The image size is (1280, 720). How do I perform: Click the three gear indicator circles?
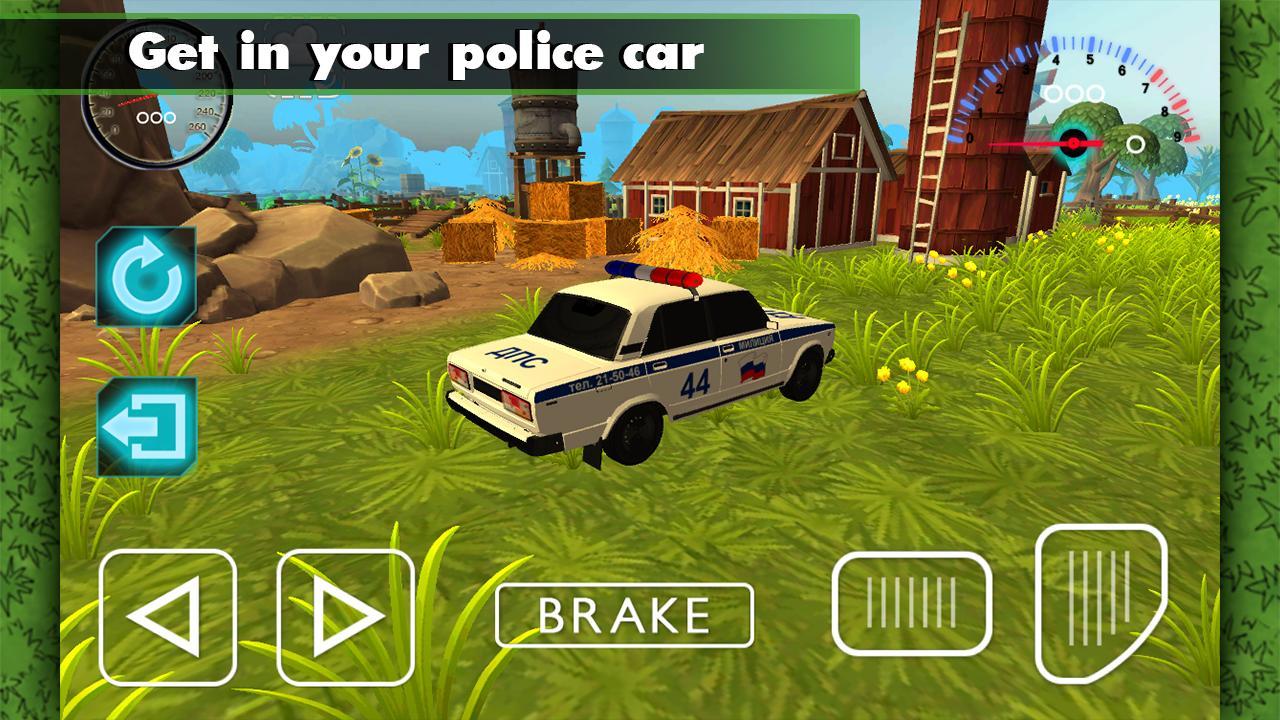click(x=1074, y=94)
